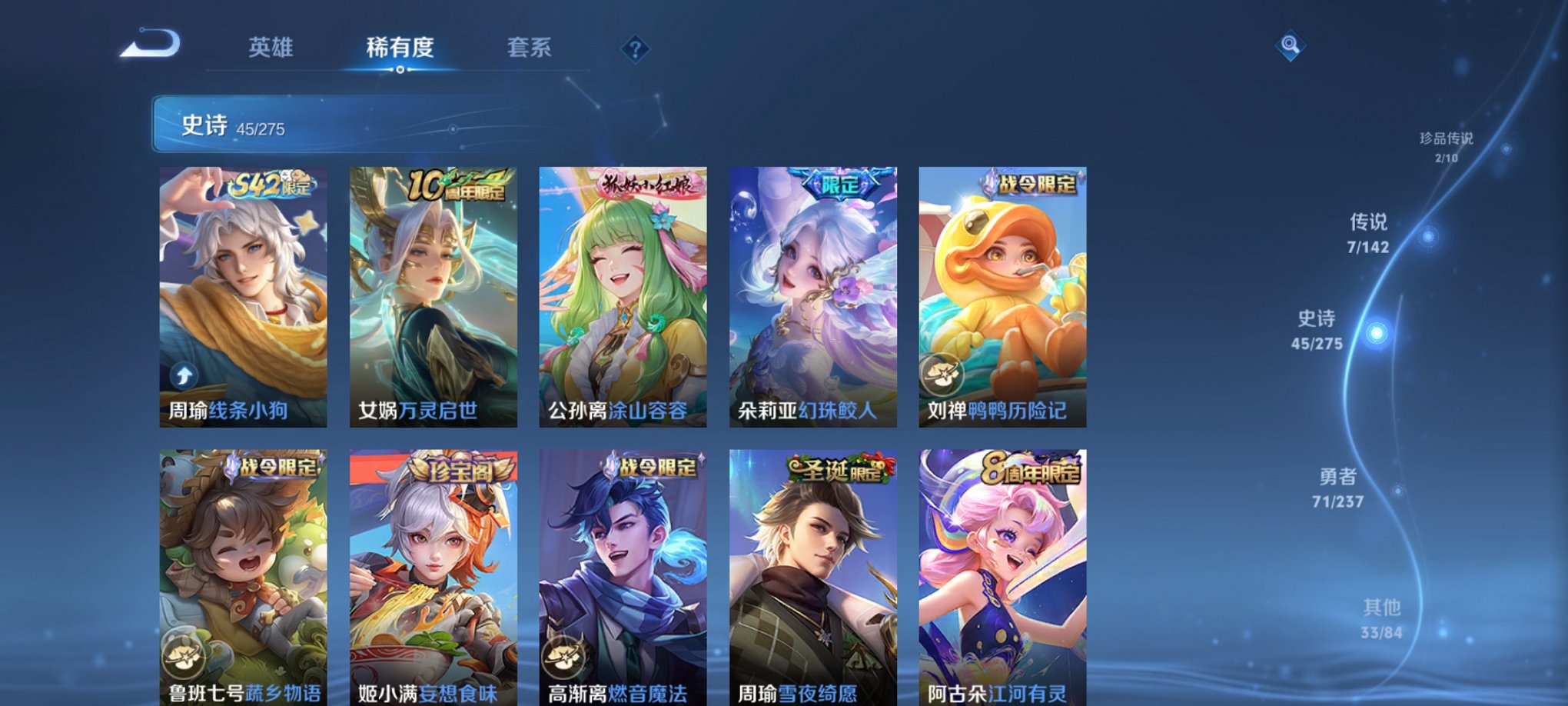1568x706 pixels.
Task: Click the question mark help icon
Action: click(634, 49)
